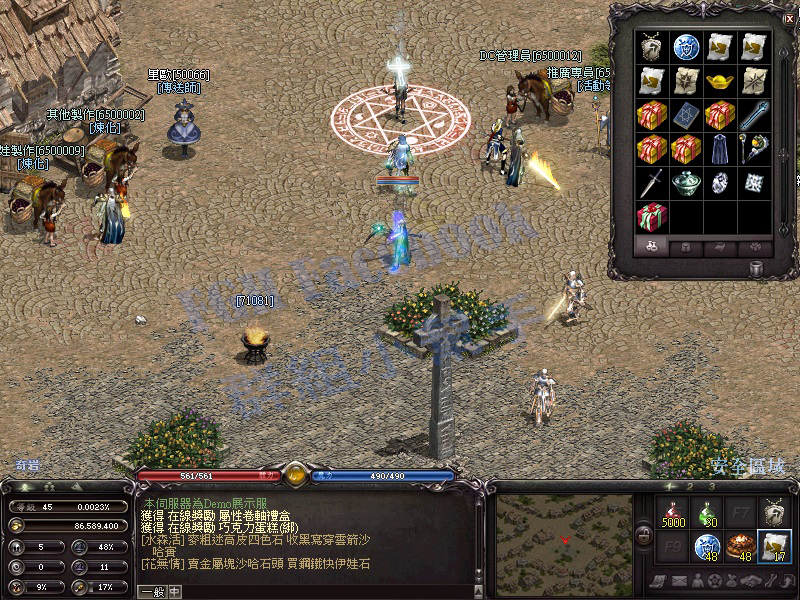
Task: Click the inventory trash can
Action: (755, 268)
